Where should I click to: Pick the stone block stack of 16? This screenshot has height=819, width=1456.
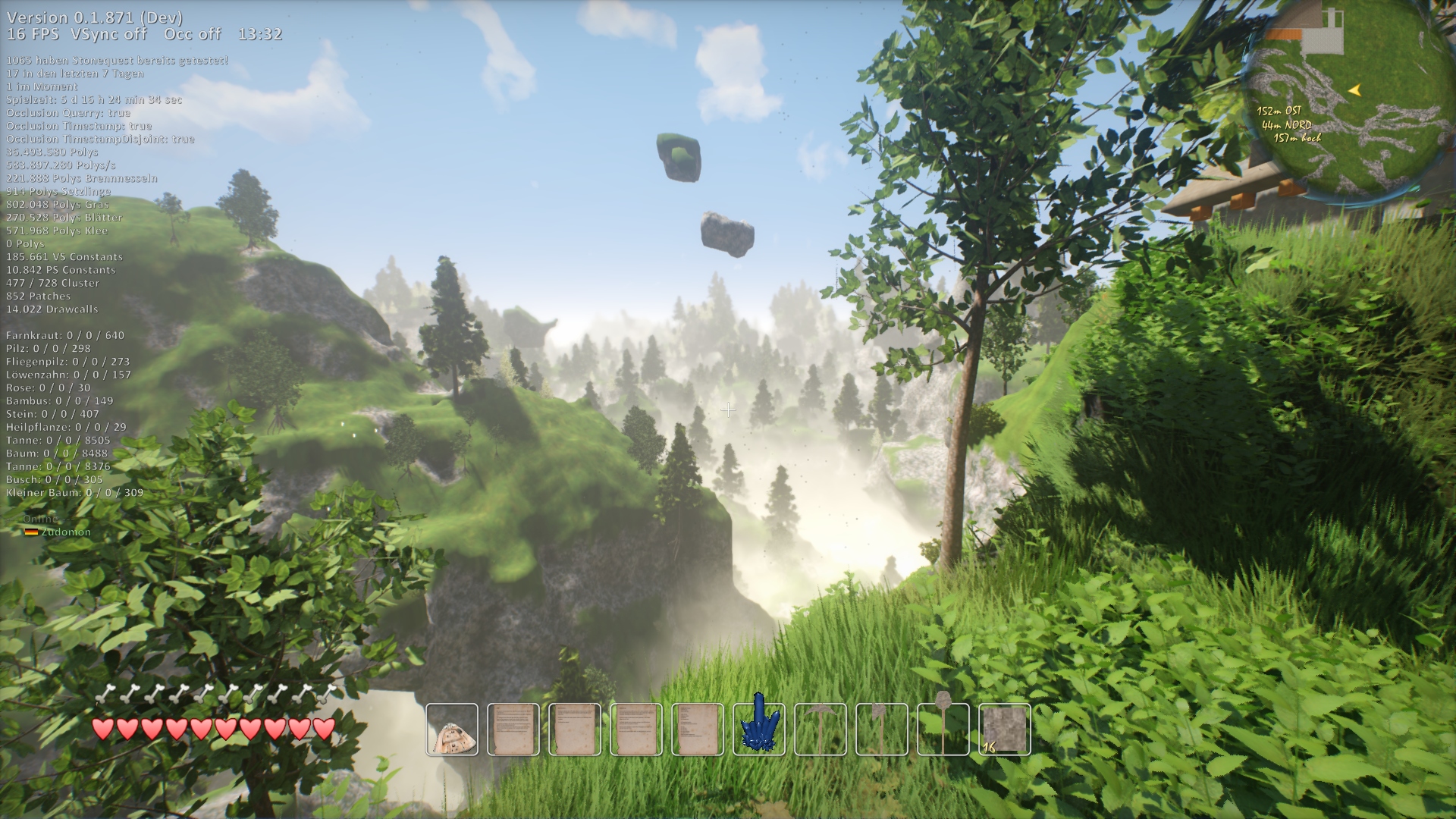coord(1005,730)
